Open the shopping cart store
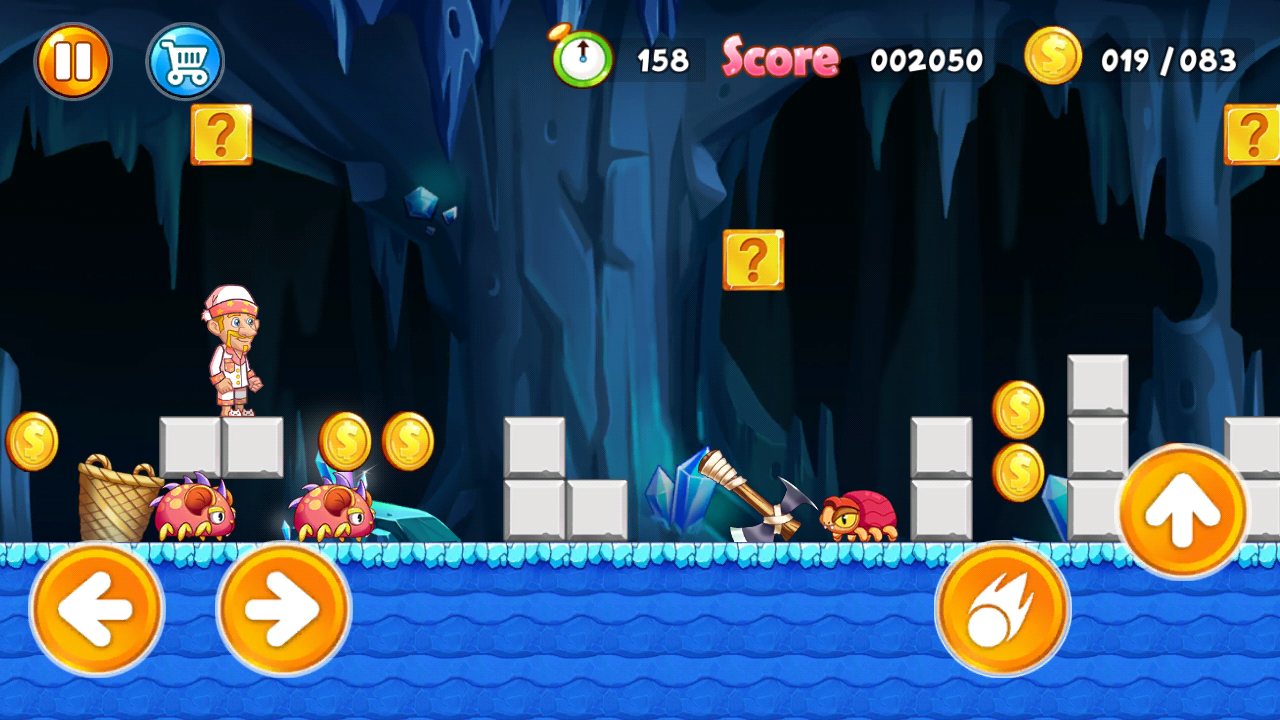The image size is (1280, 720). pyautogui.click(x=185, y=60)
